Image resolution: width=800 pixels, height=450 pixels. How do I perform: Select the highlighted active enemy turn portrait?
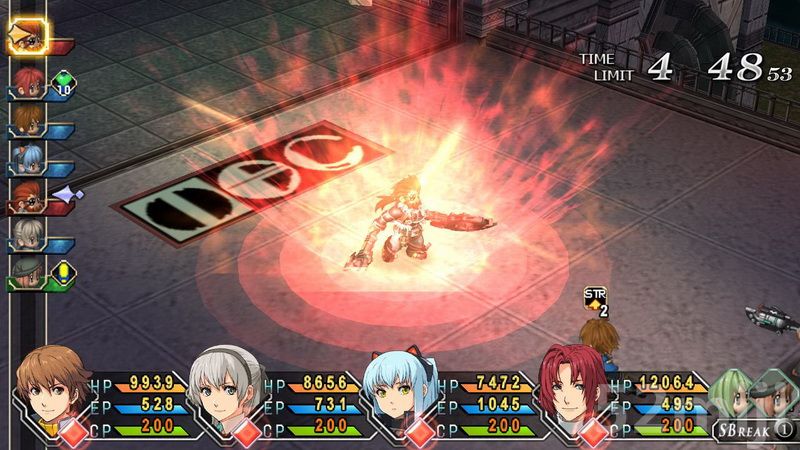[x=26, y=37]
